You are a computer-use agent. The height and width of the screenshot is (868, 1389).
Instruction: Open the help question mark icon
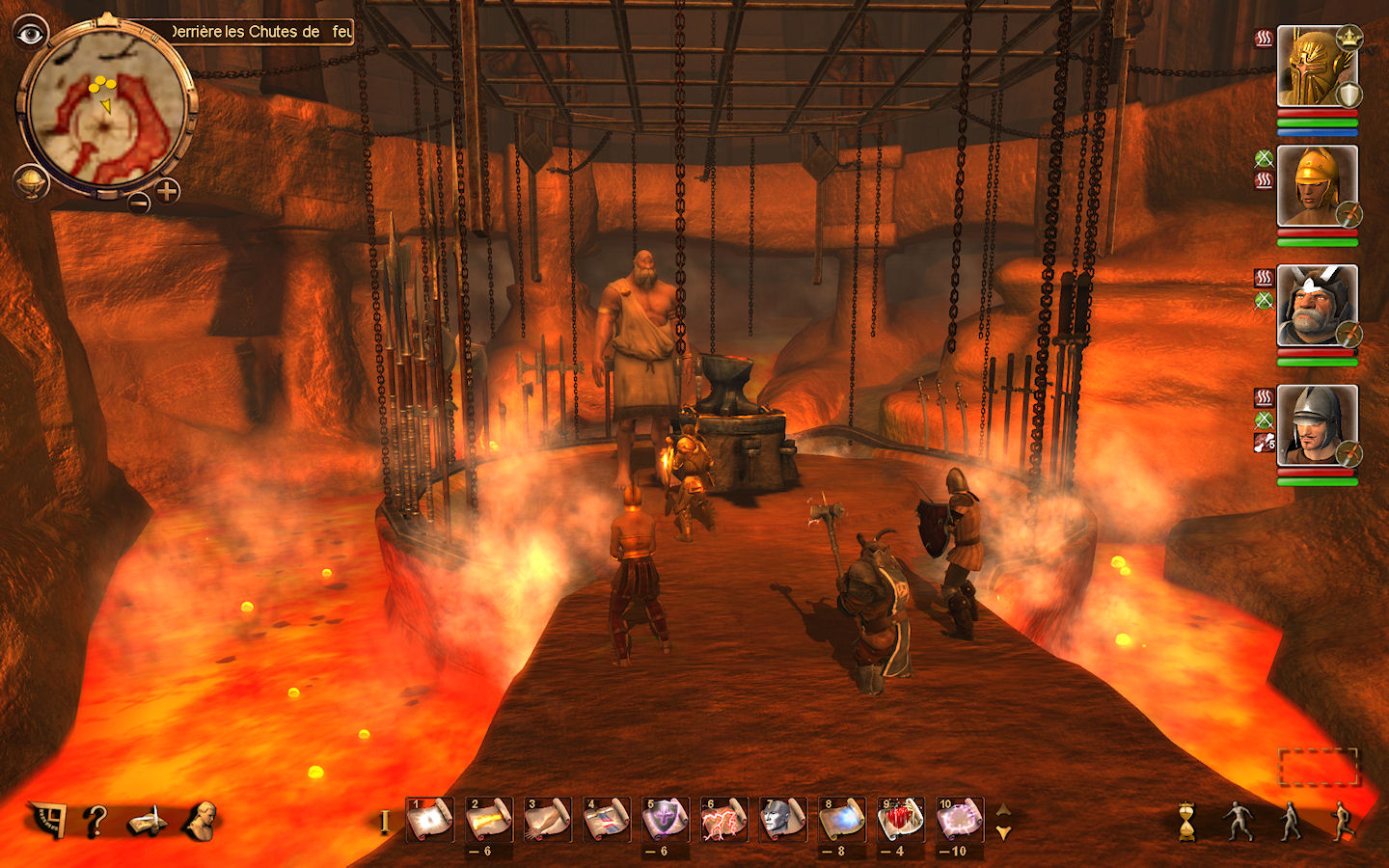click(x=95, y=822)
